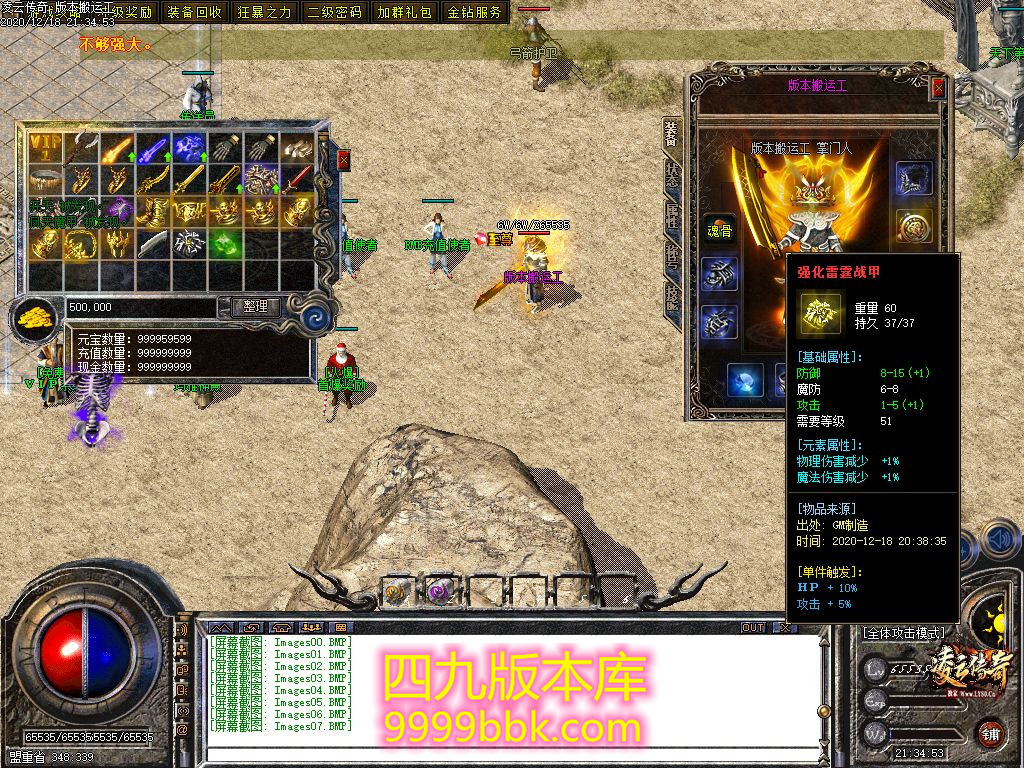Select the round gold medal equipment slot
1024x768 pixels.
point(913,225)
